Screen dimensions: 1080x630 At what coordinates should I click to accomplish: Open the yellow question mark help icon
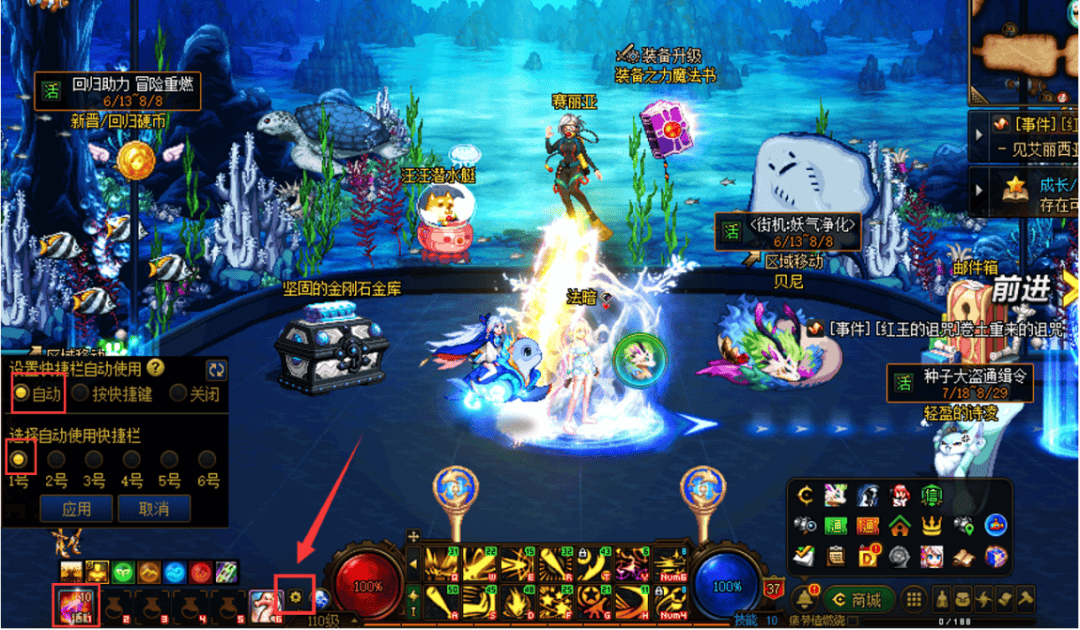(x=155, y=368)
